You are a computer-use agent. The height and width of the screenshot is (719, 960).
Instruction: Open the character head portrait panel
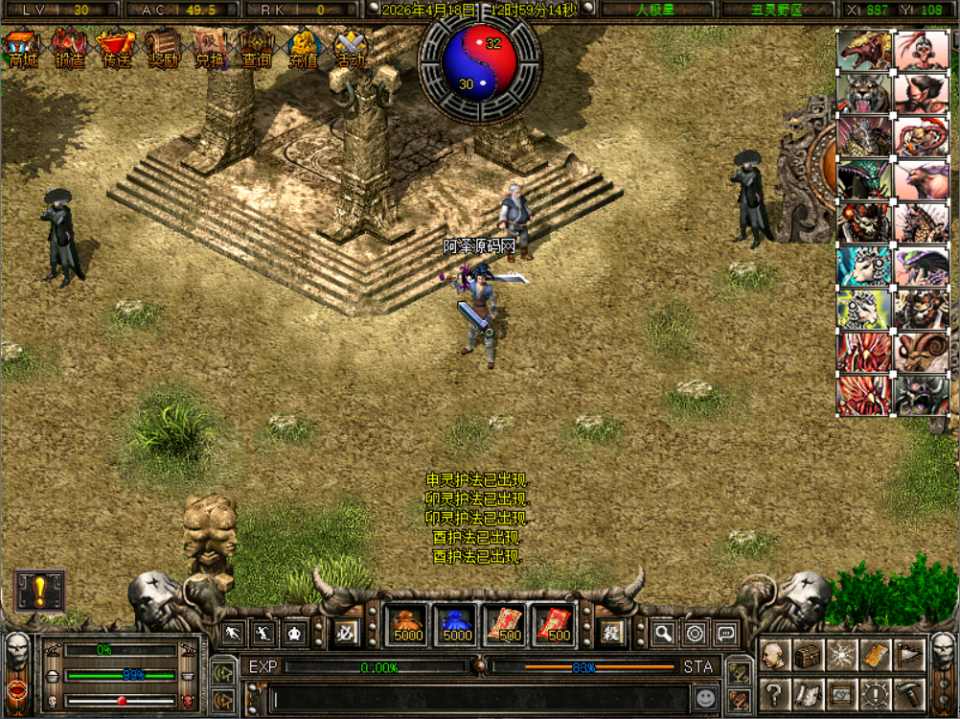[773, 655]
